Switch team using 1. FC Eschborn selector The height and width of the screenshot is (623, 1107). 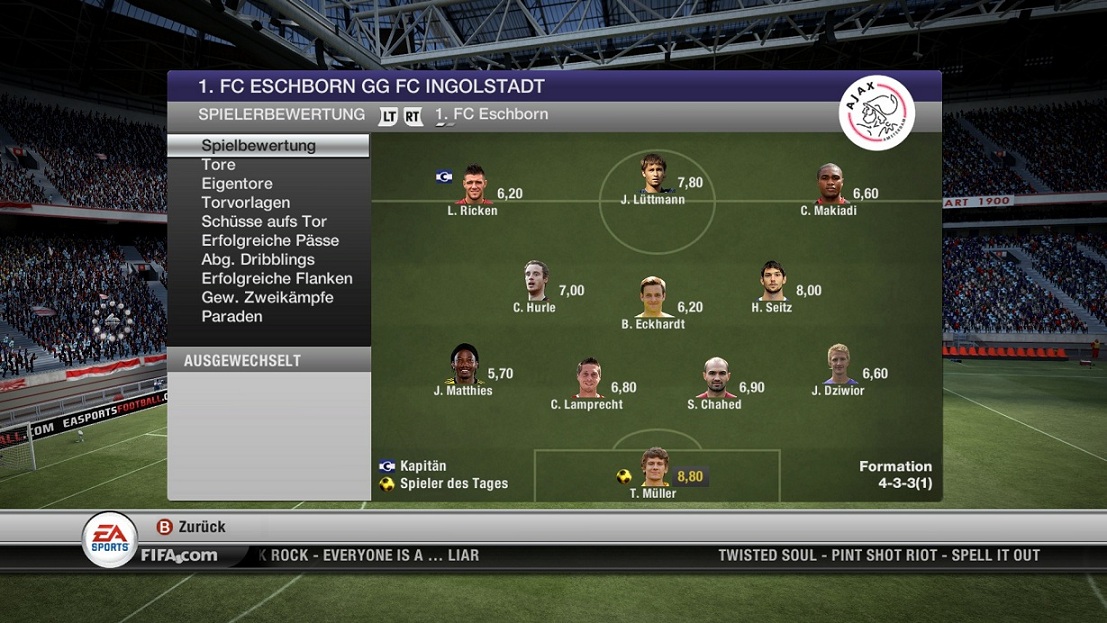tap(491, 115)
